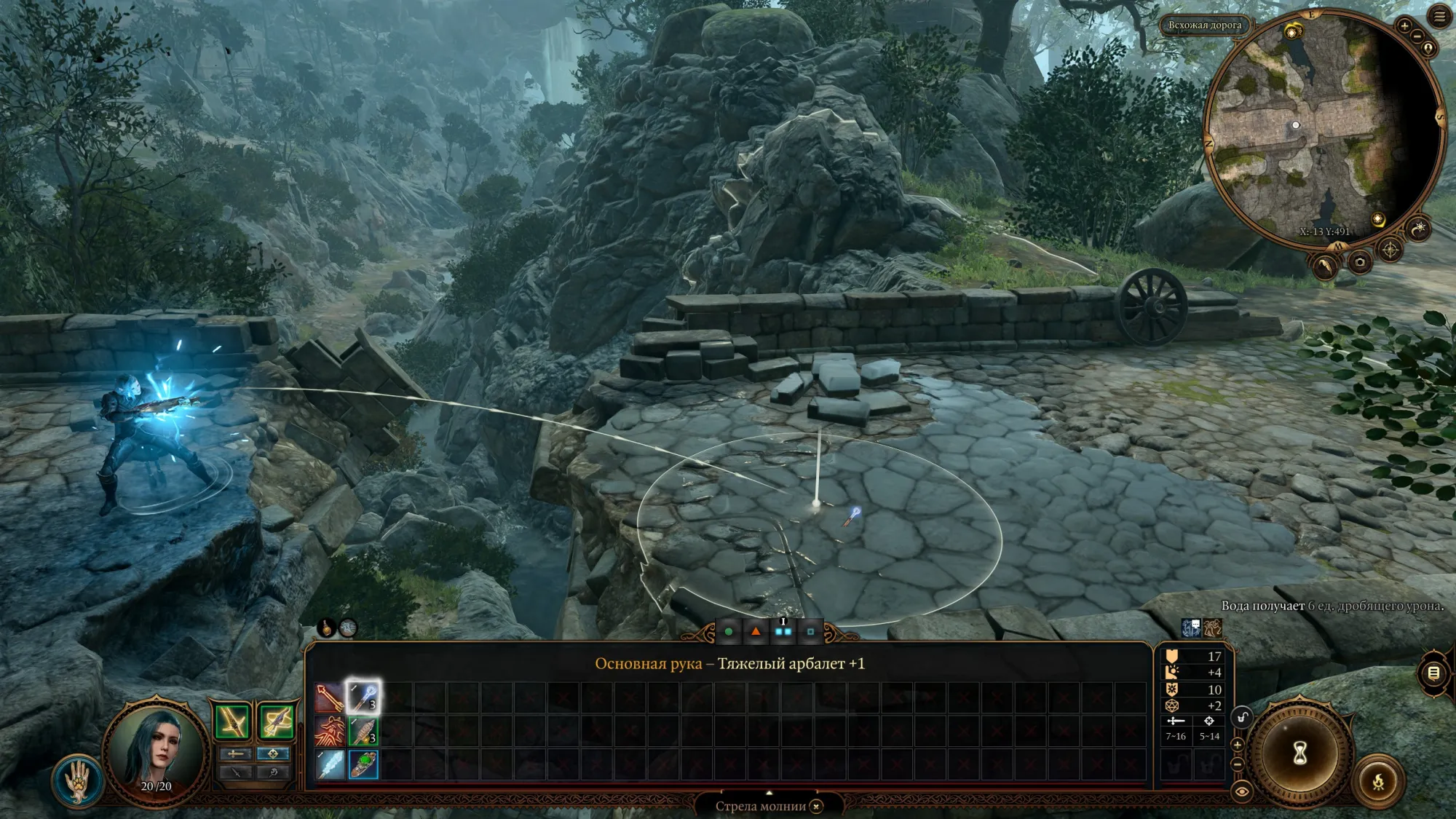Use the ice arrow hotbar slot
This screenshot has width=1456, height=819.
[x=330, y=764]
